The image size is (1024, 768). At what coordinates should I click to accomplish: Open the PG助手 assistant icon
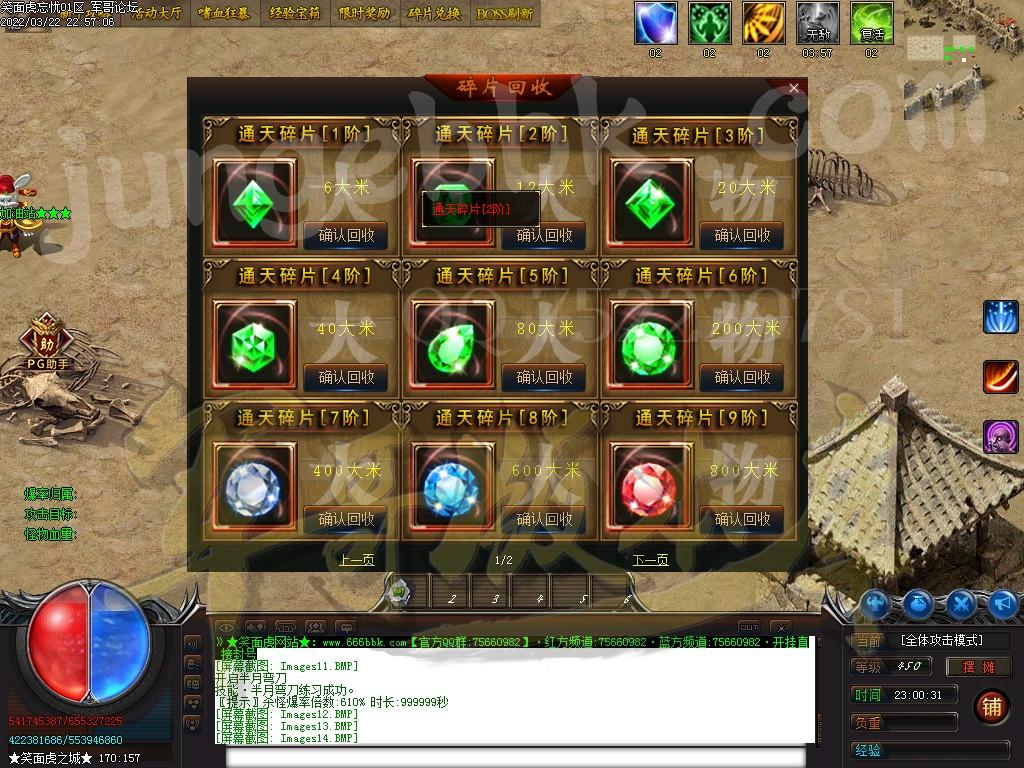pos(46,338)
